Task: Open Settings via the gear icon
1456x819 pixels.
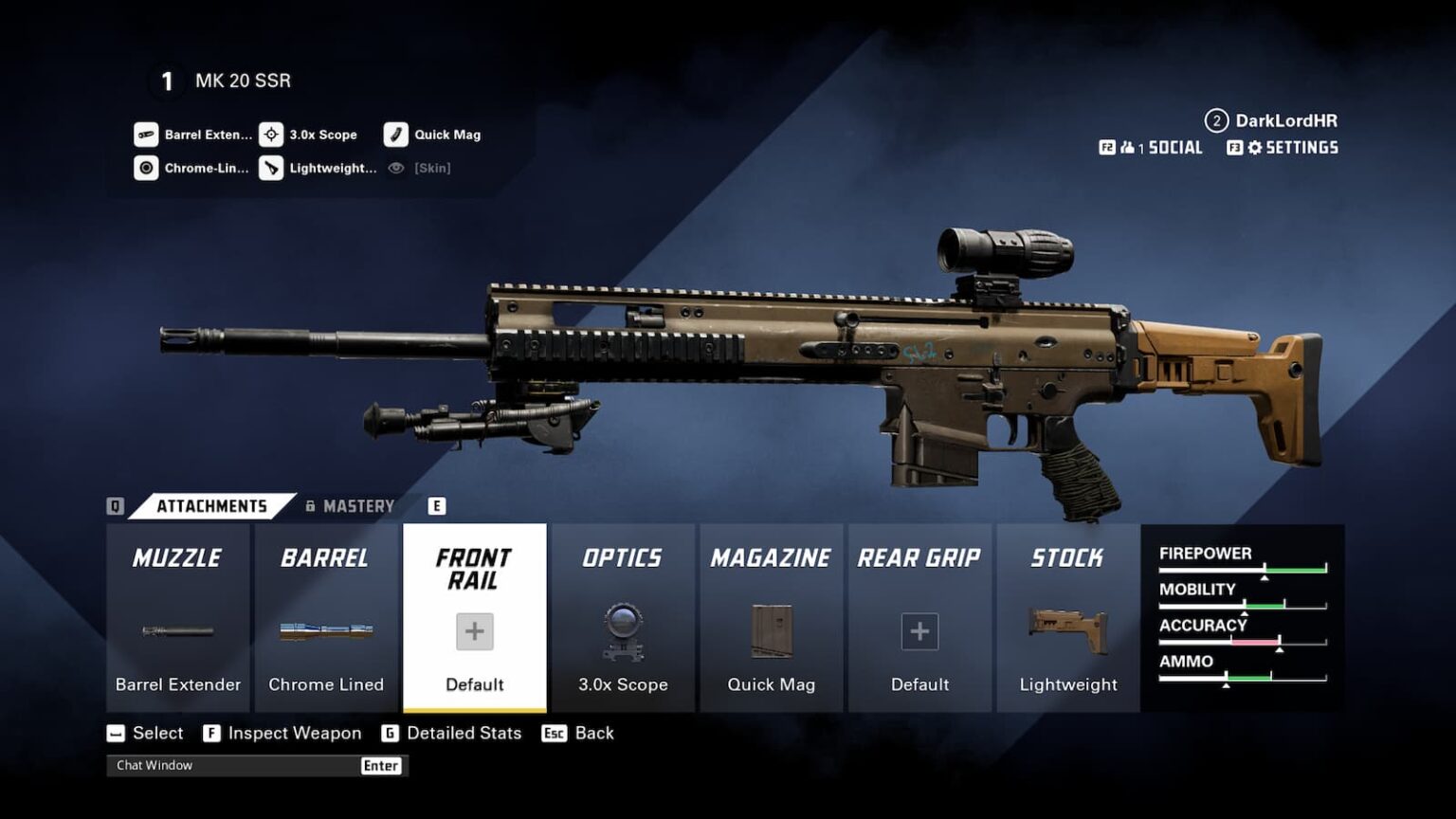Action: click(1259, 148)
